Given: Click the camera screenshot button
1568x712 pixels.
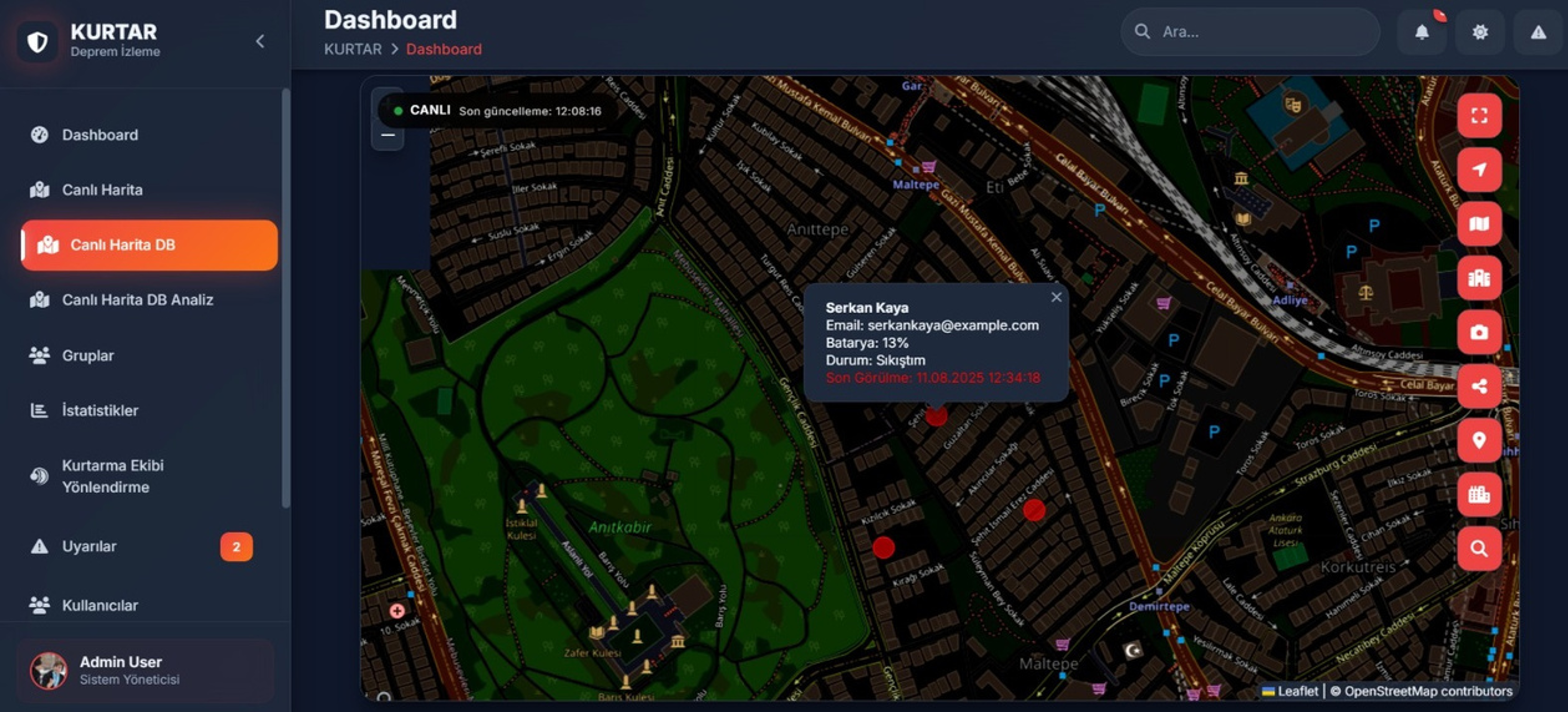Looking at the screenshot, I should coord(1479,332).
